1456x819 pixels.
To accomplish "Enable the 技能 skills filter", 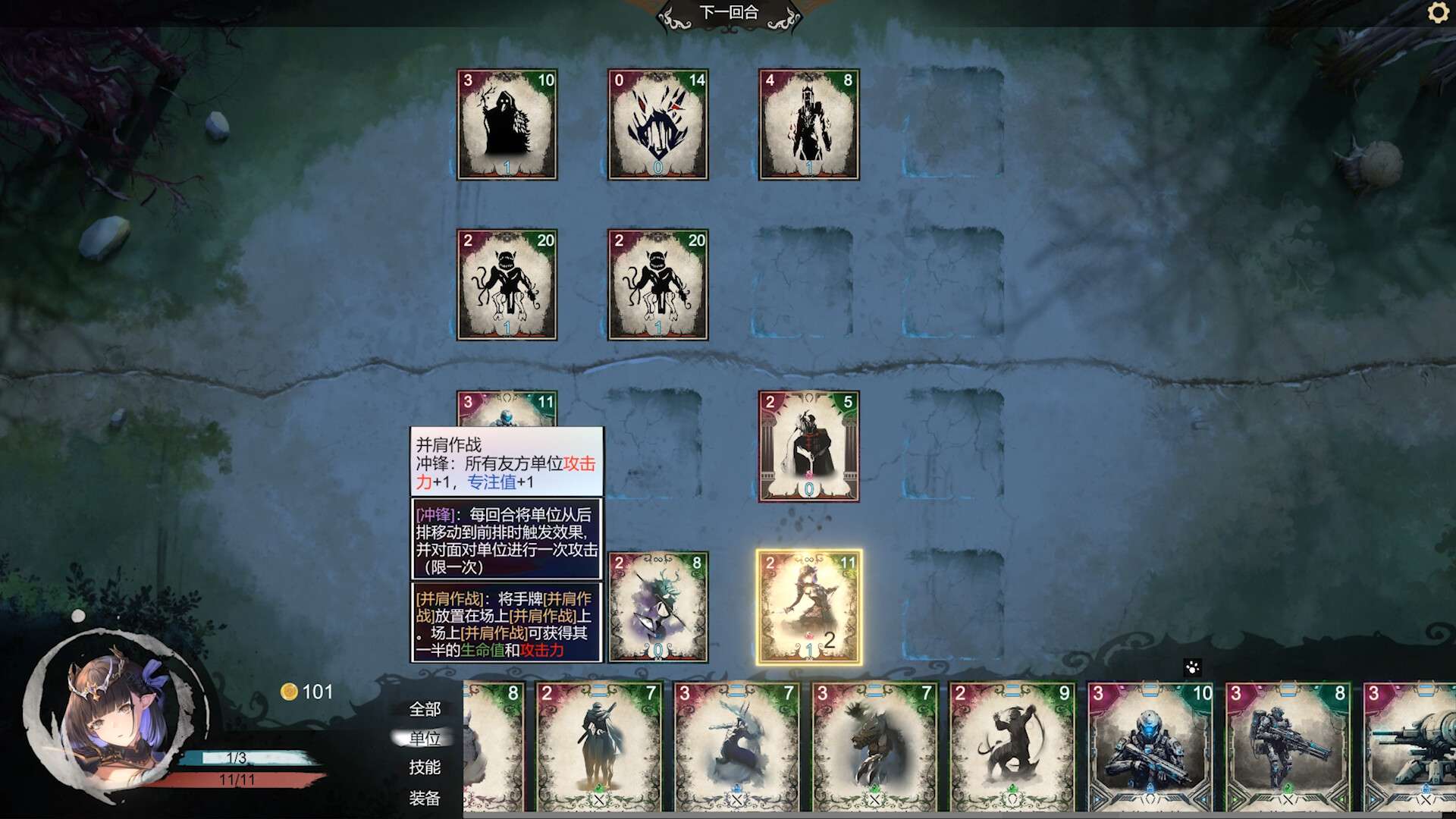I will (x=425, y=768).
